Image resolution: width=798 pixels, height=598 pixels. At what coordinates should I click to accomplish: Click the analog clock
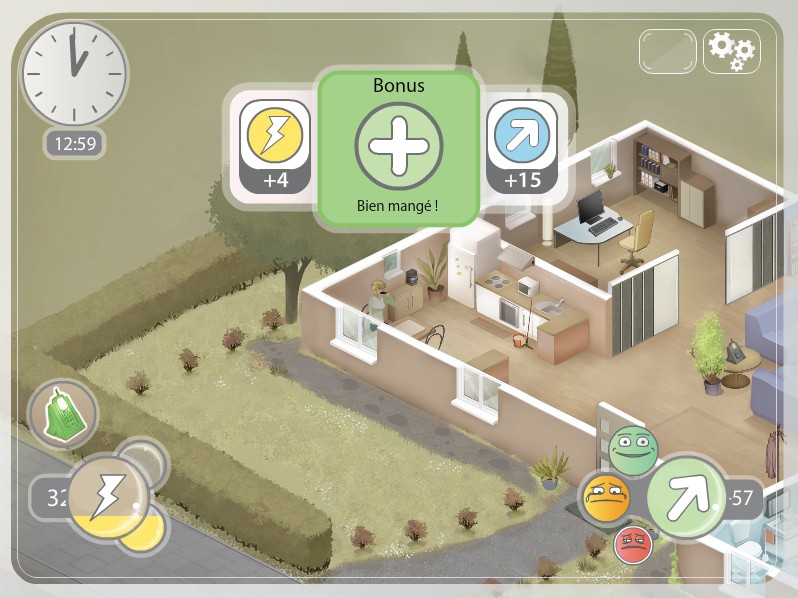point(74,73)
